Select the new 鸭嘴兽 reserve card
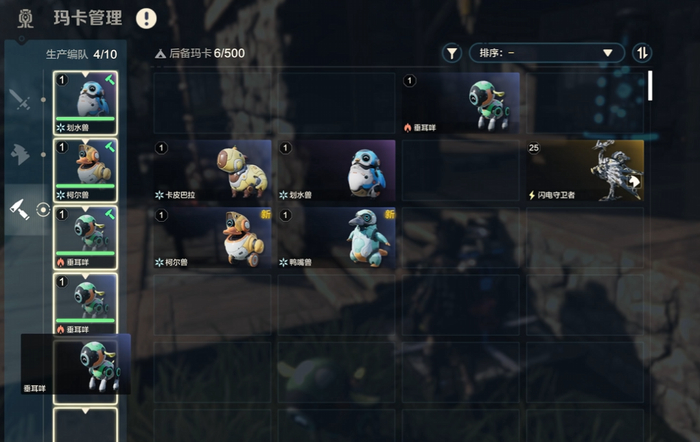700x442 pixels. tap(337, 237)
